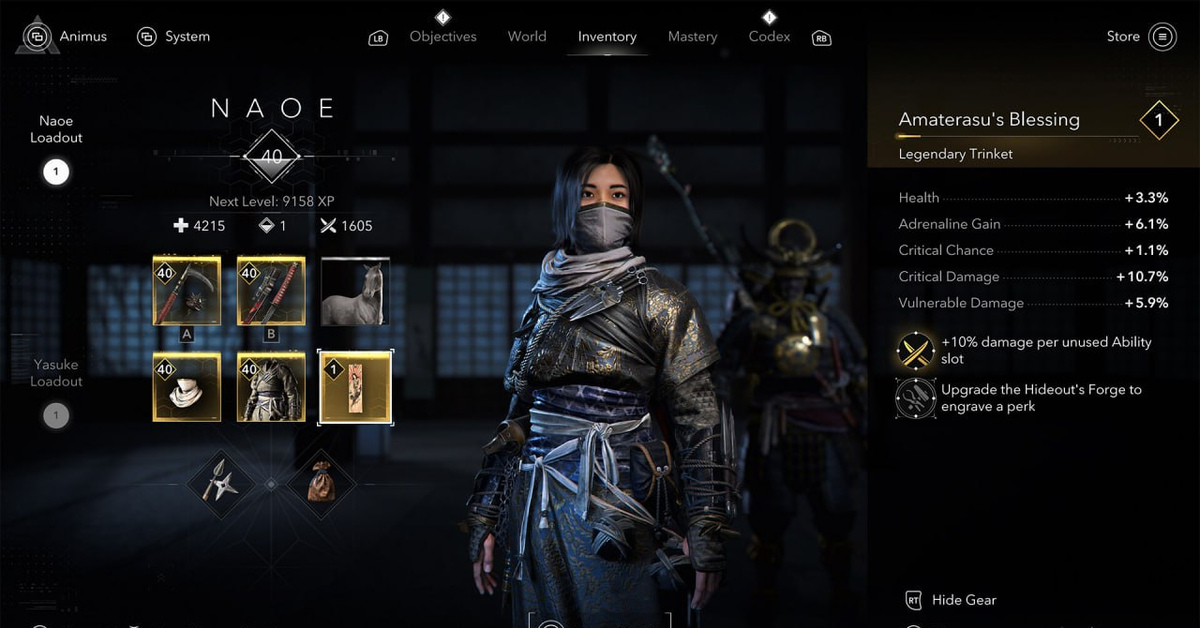
Task: Select the Amaterasu's Blessing trinket slot
Action: [355, 386]
